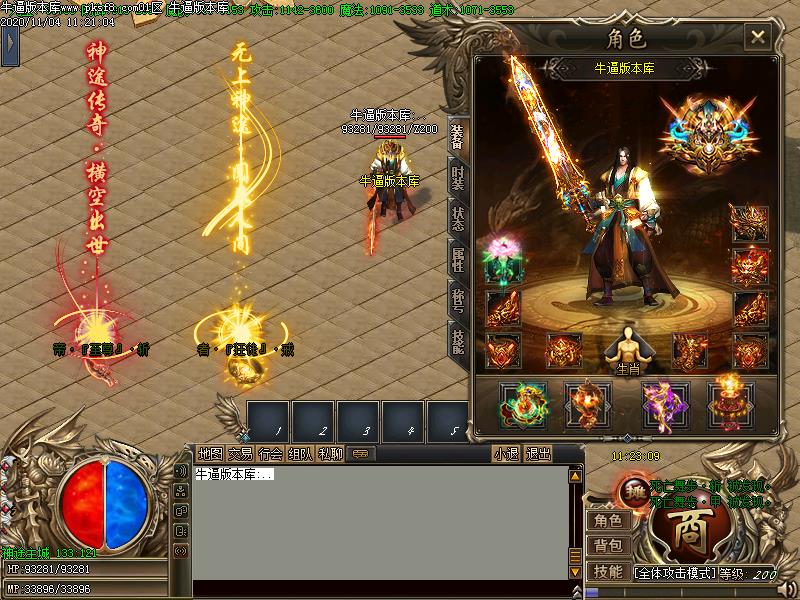Viewport: 800px width, 600px height.
Task: Open the 商 shop orb
Action: (689, 531)
